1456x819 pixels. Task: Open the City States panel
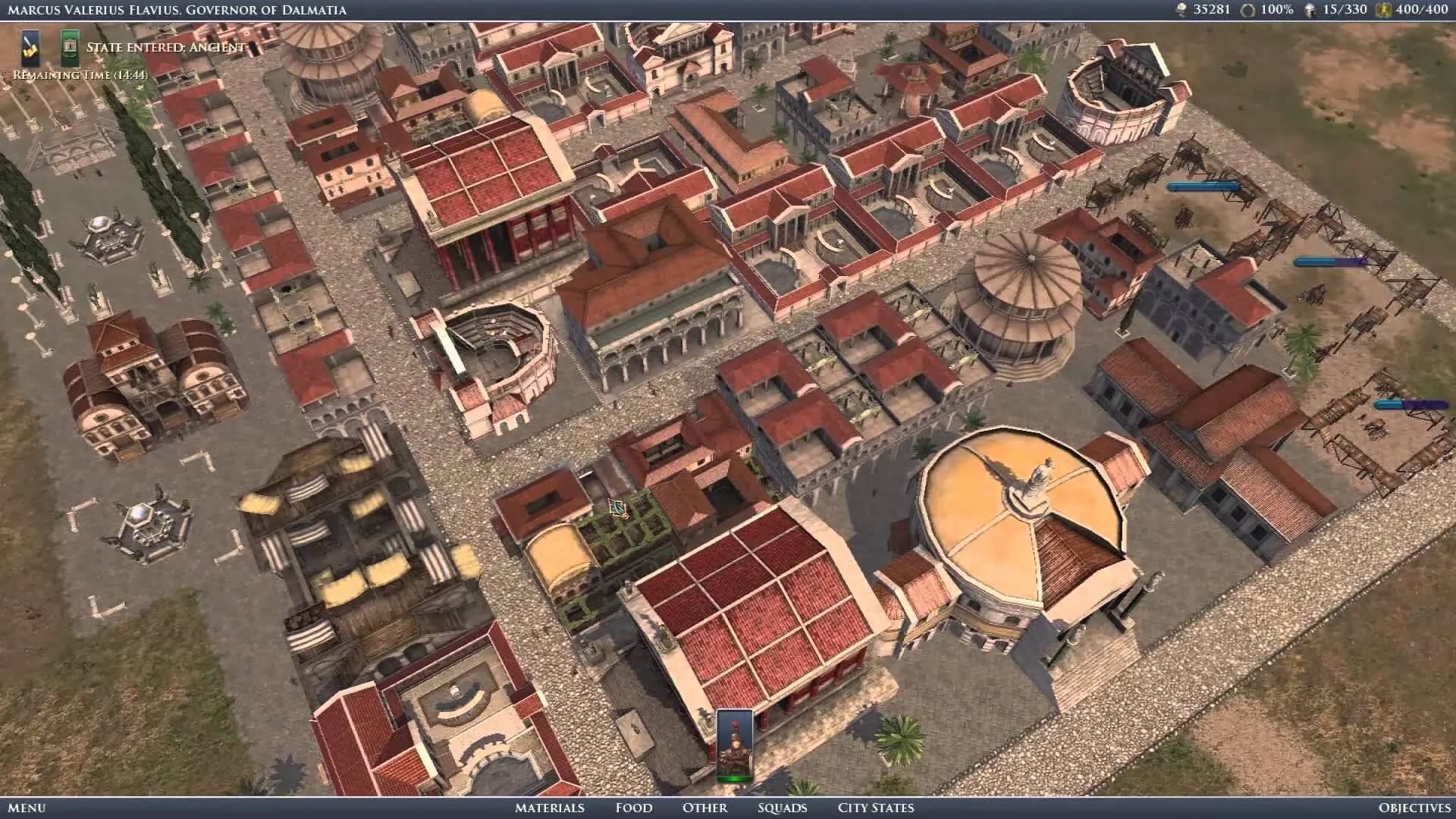(x=875, y=808)
